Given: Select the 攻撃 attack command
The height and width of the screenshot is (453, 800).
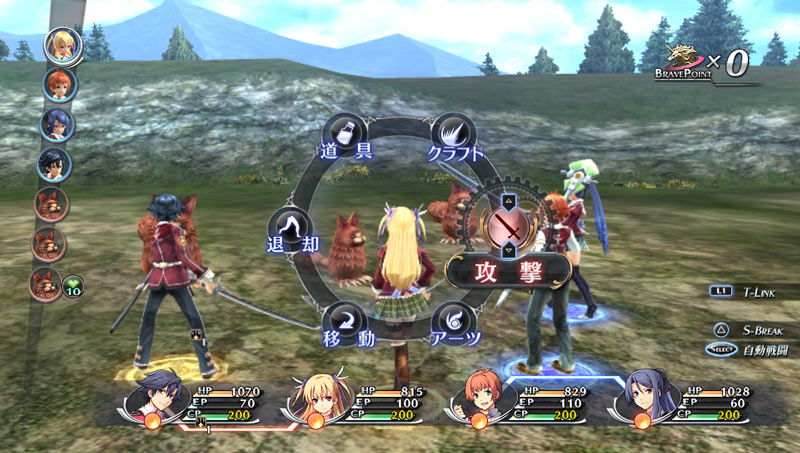Looking at the screenshot, I should (x=509, y=268).
